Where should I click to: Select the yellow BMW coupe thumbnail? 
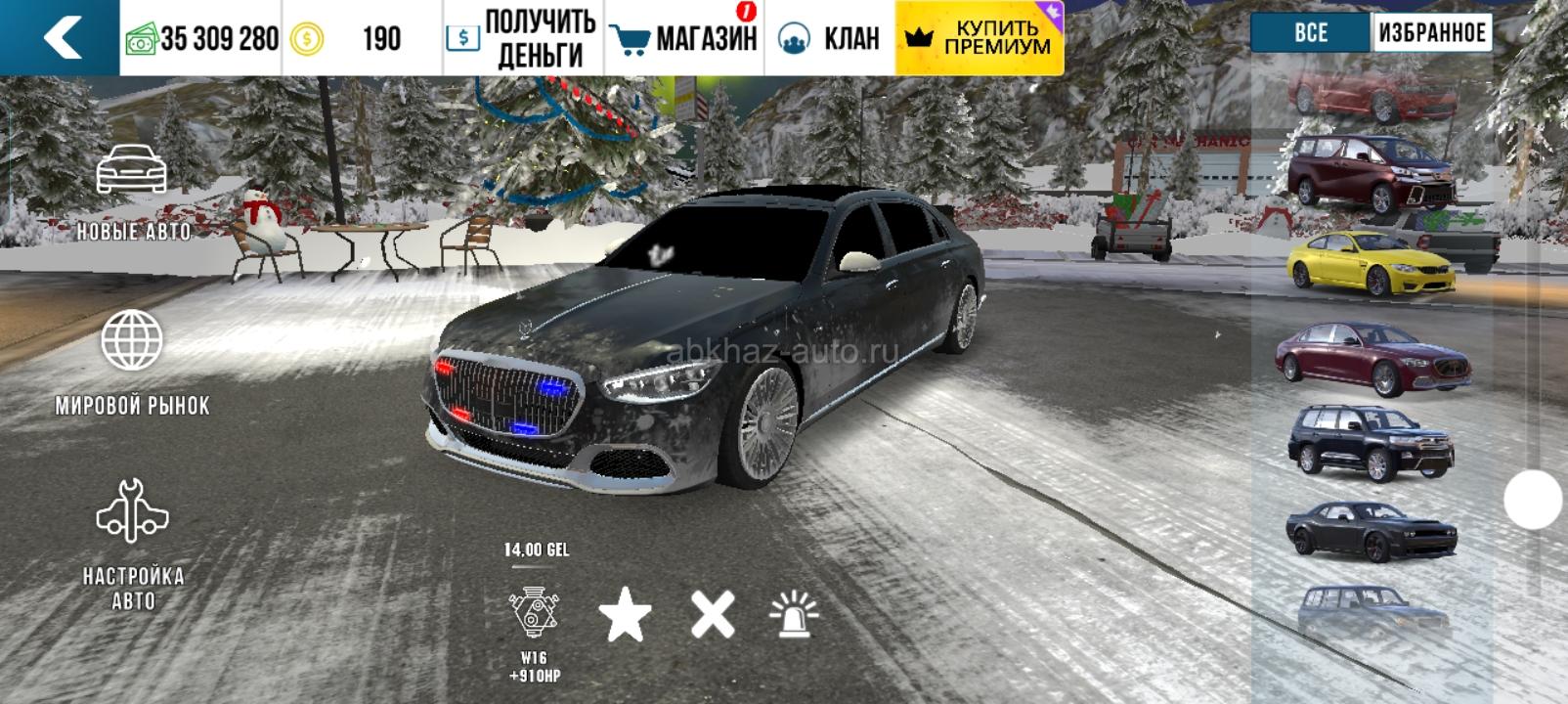[1372, 260]
